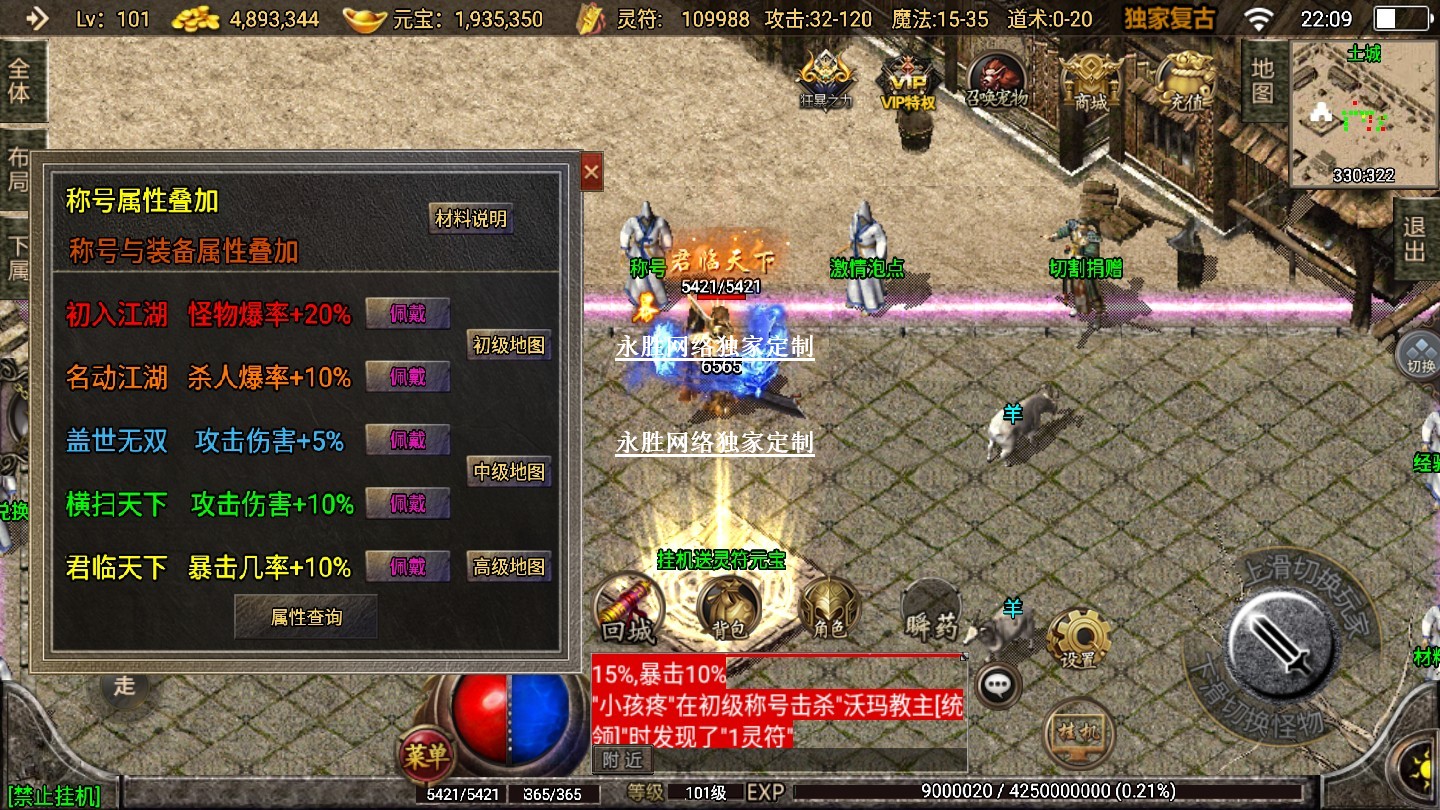Use the 回城 return-to-town icon
Viewport: 1440px width, 810px height.
pos(628,607)
